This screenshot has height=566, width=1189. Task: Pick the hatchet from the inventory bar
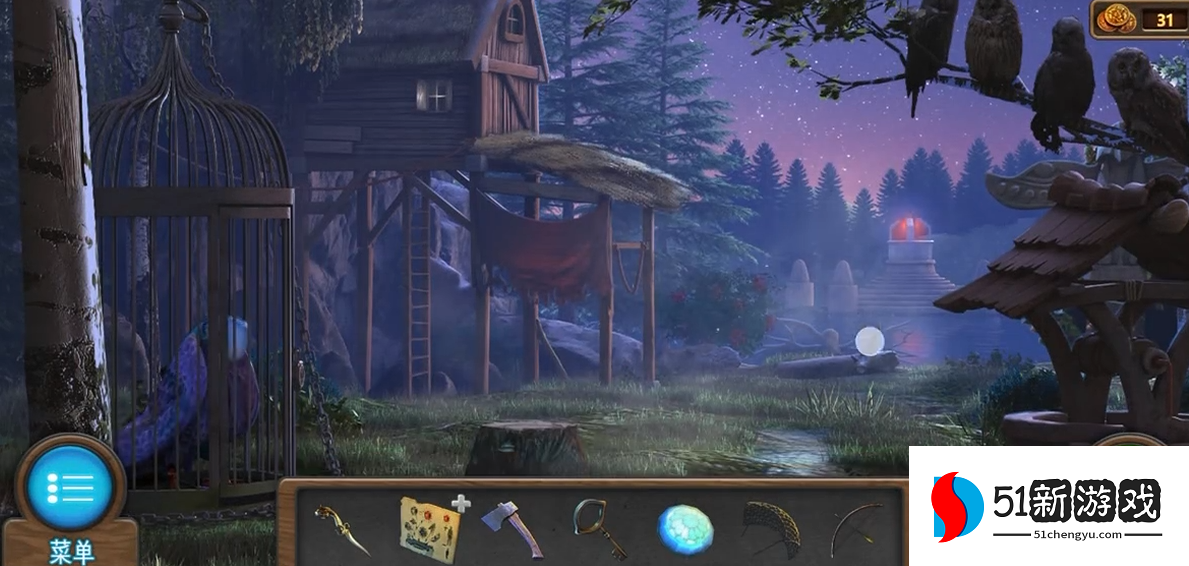point(513,528)
